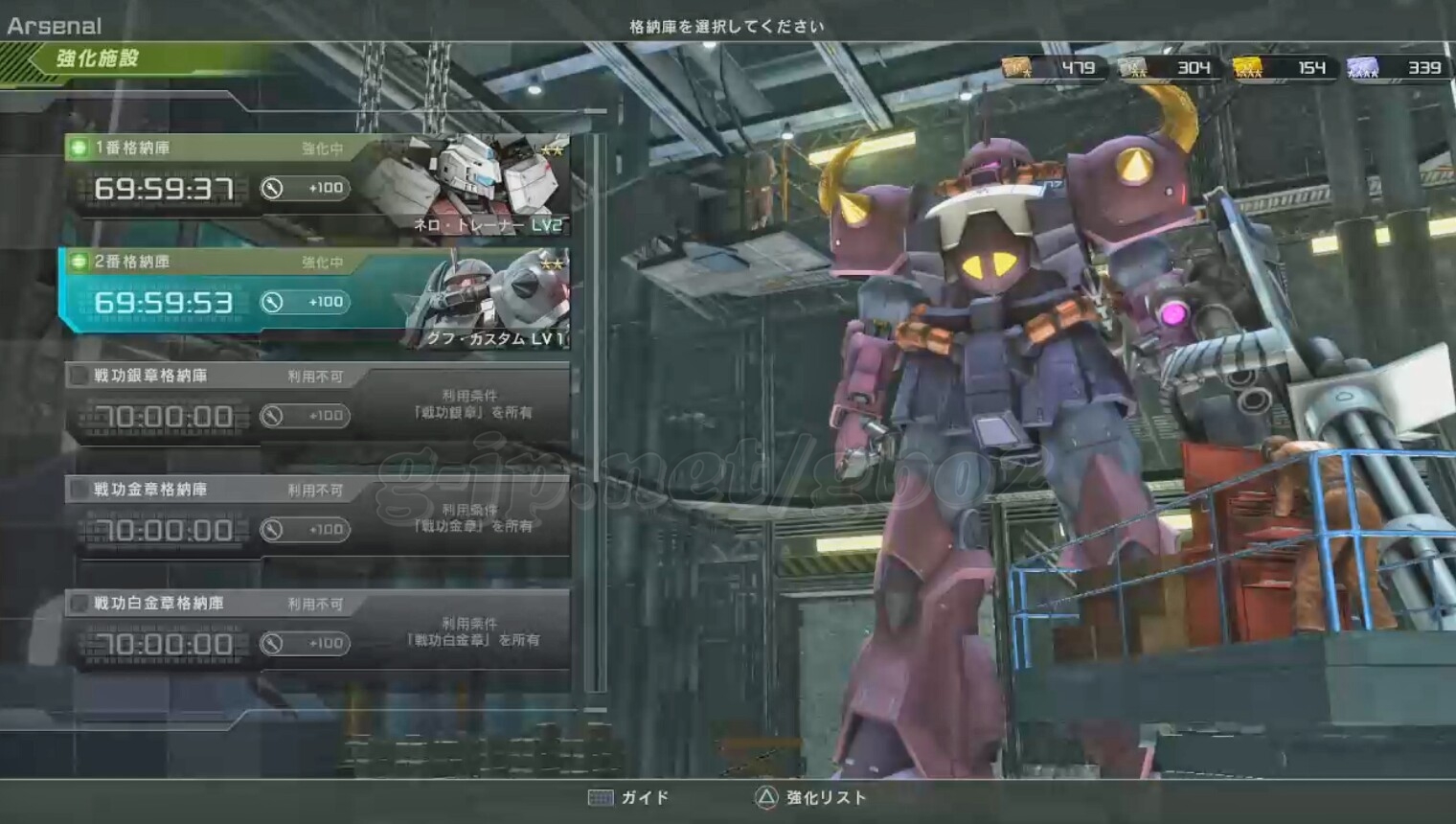Screen dimensions: 1456x824
Task: Open the 強化リスト enhancement list
Action: click(810, 797)
